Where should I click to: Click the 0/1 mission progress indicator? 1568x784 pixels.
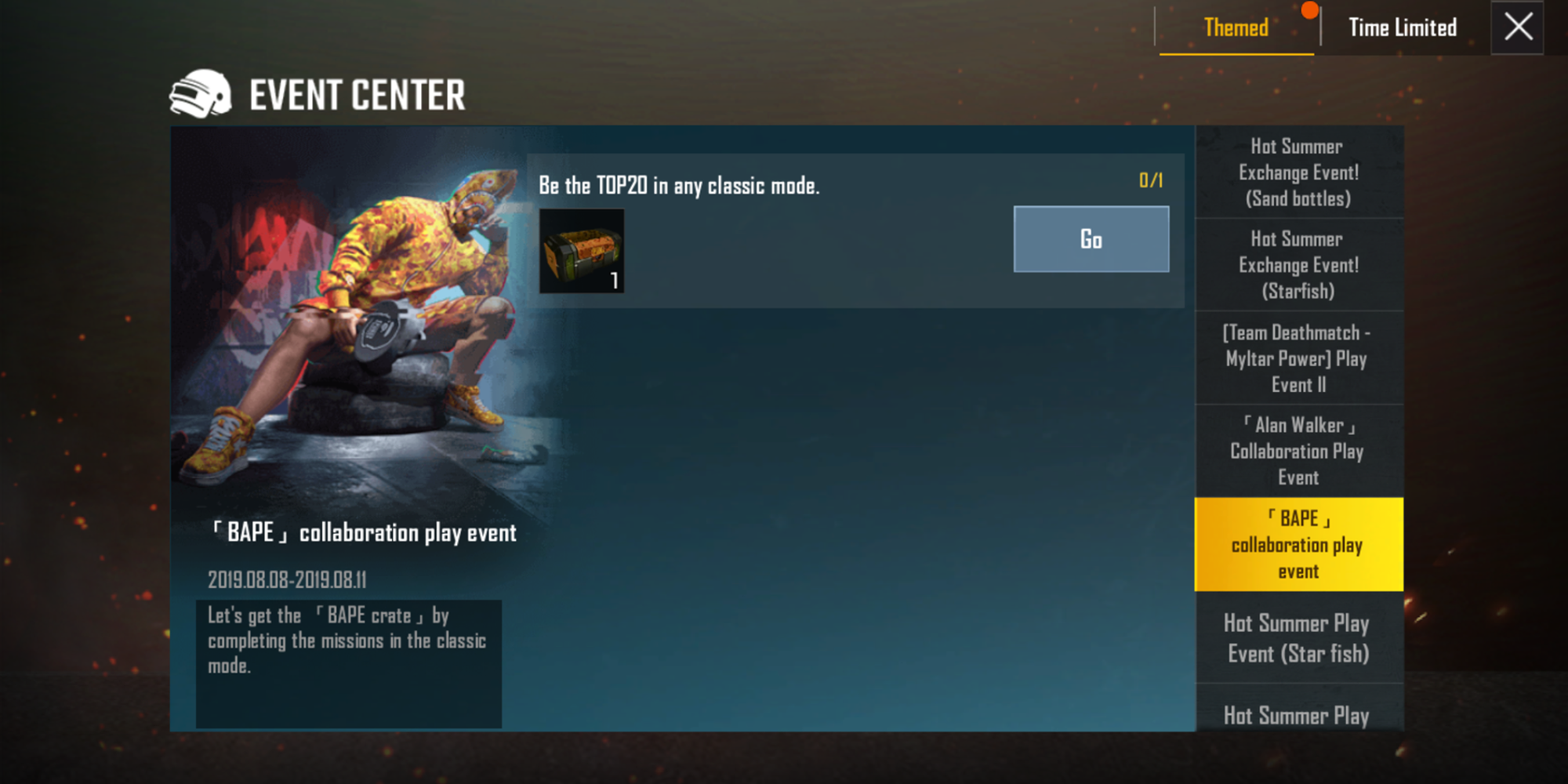tap(1150, 180)
